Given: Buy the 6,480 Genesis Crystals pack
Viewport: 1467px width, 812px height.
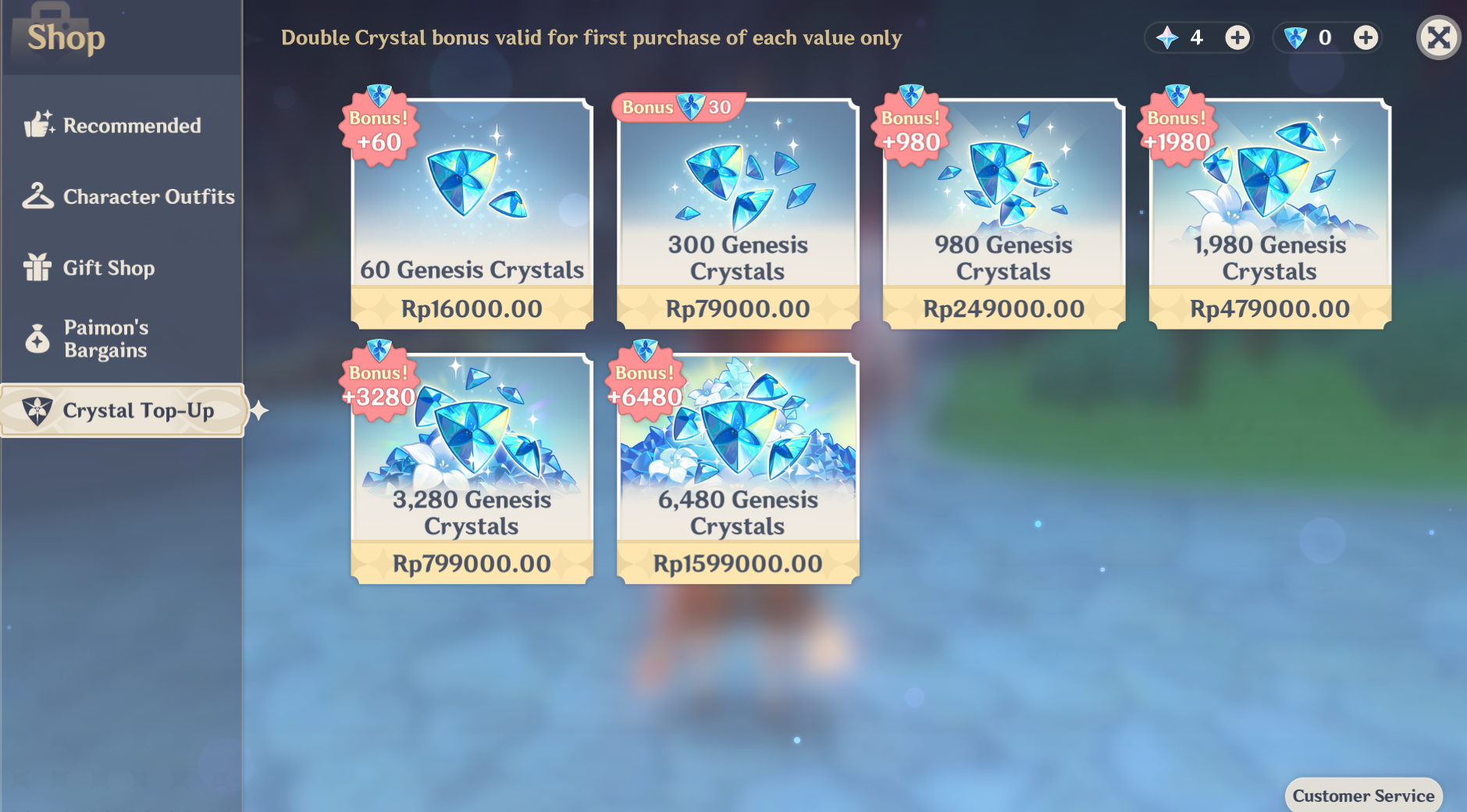Looking at the screenshot, I should (737, 465).
